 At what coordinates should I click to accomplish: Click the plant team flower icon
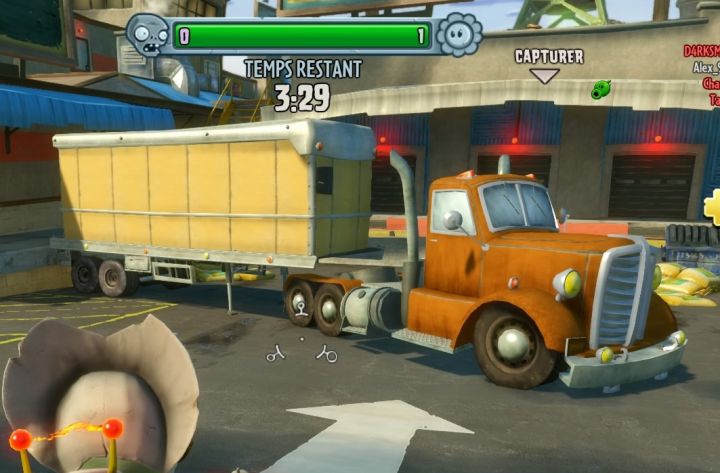click(x=459, y=35)
